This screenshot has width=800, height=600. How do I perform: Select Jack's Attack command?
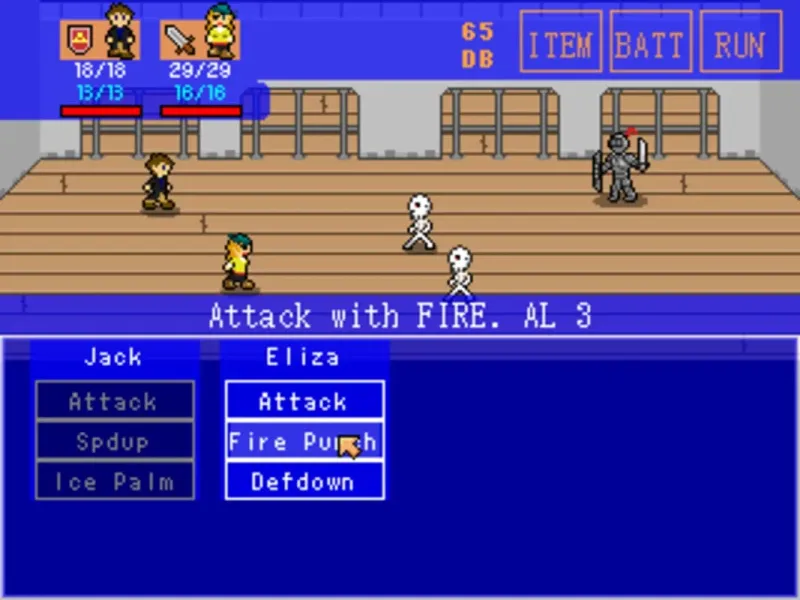pos(114,401)
